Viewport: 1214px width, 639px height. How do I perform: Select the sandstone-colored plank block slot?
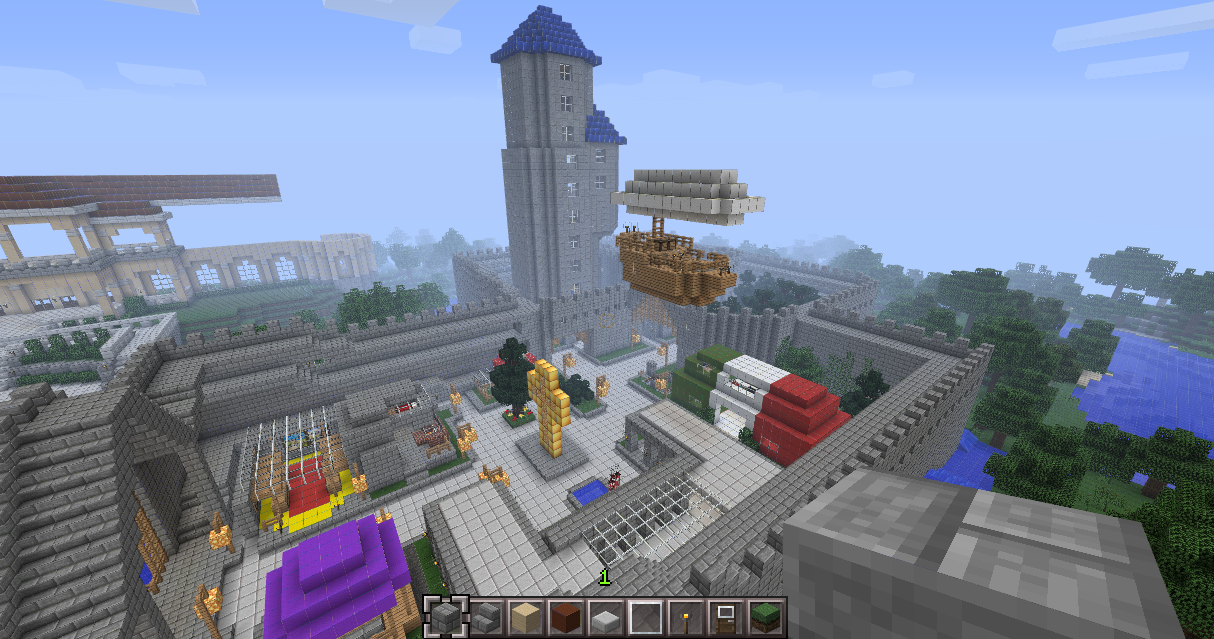pyautogui.click(x=525, y=617)
